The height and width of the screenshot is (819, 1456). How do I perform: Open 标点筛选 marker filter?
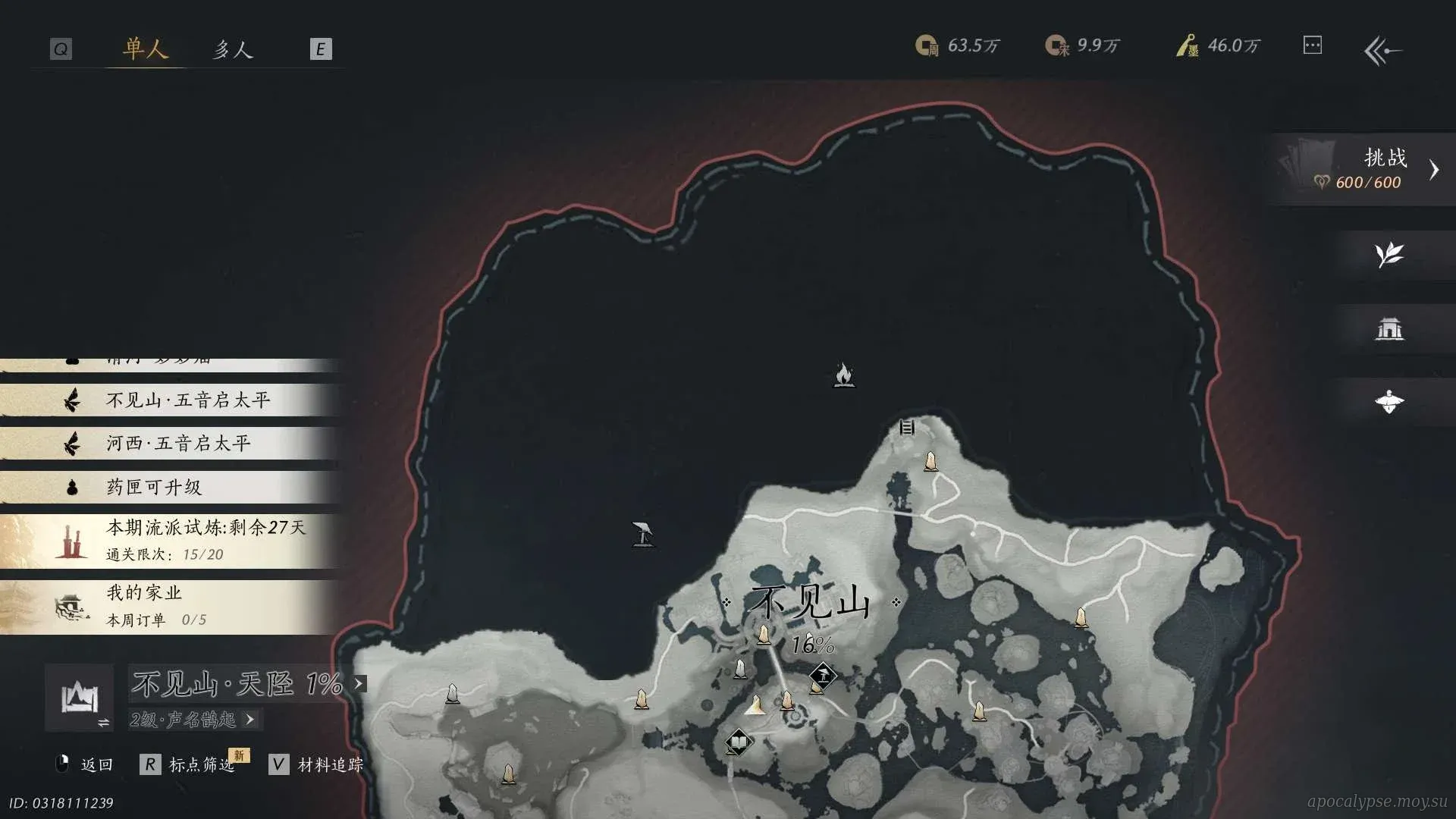coord(200,764)
